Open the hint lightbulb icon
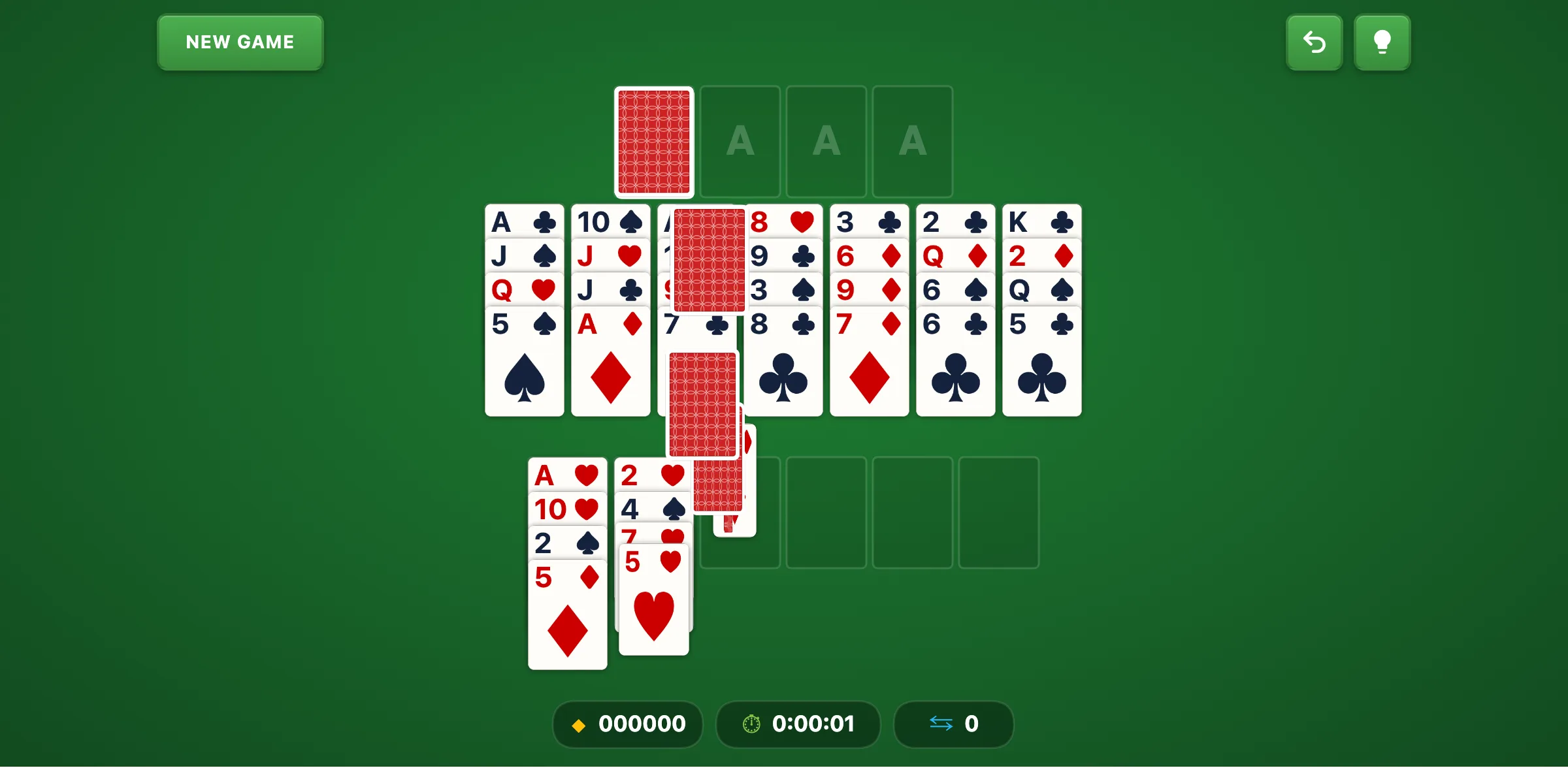Image resolution: width=1568 pixels, height=768 pixels. click(1382, 42)
